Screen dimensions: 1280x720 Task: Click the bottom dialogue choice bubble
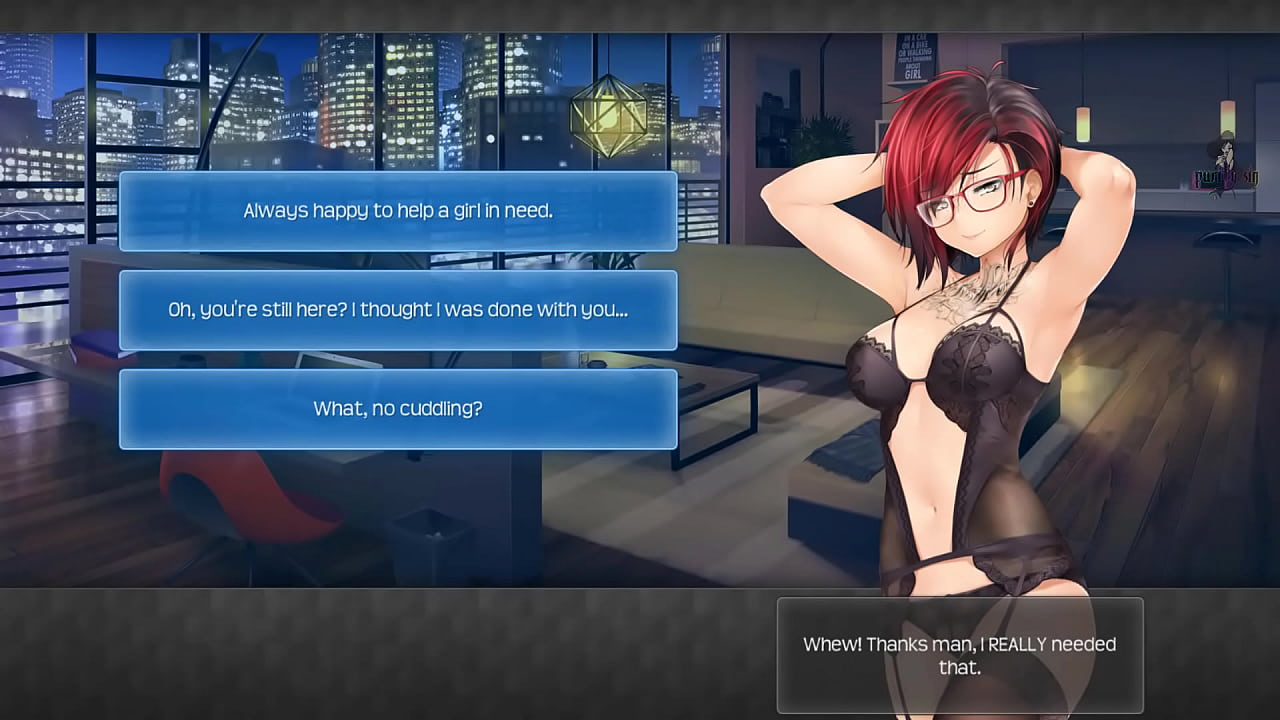(x=398, y=408)
